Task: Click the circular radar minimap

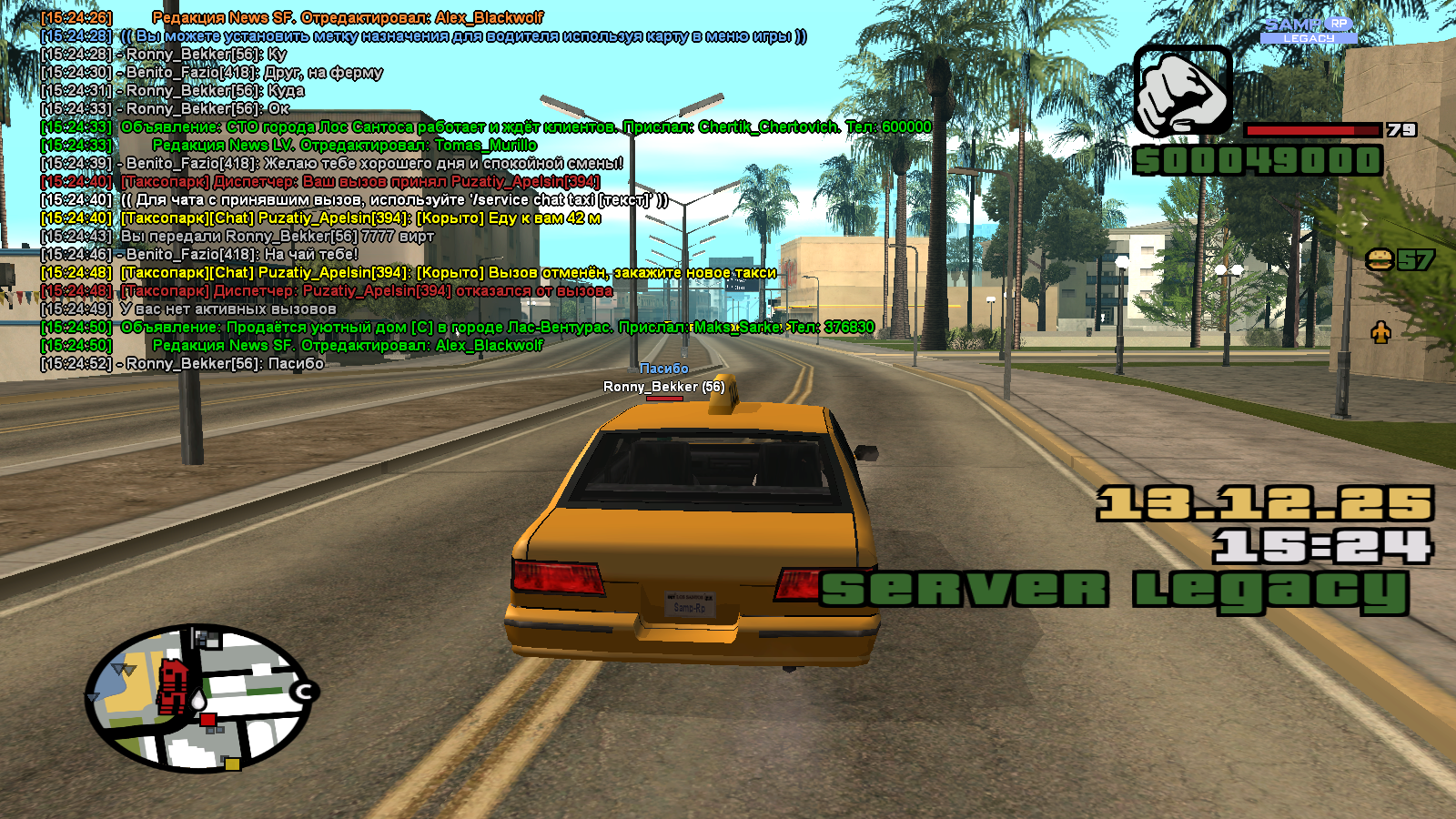Action: pyautogui.click(x=199, y=699)
